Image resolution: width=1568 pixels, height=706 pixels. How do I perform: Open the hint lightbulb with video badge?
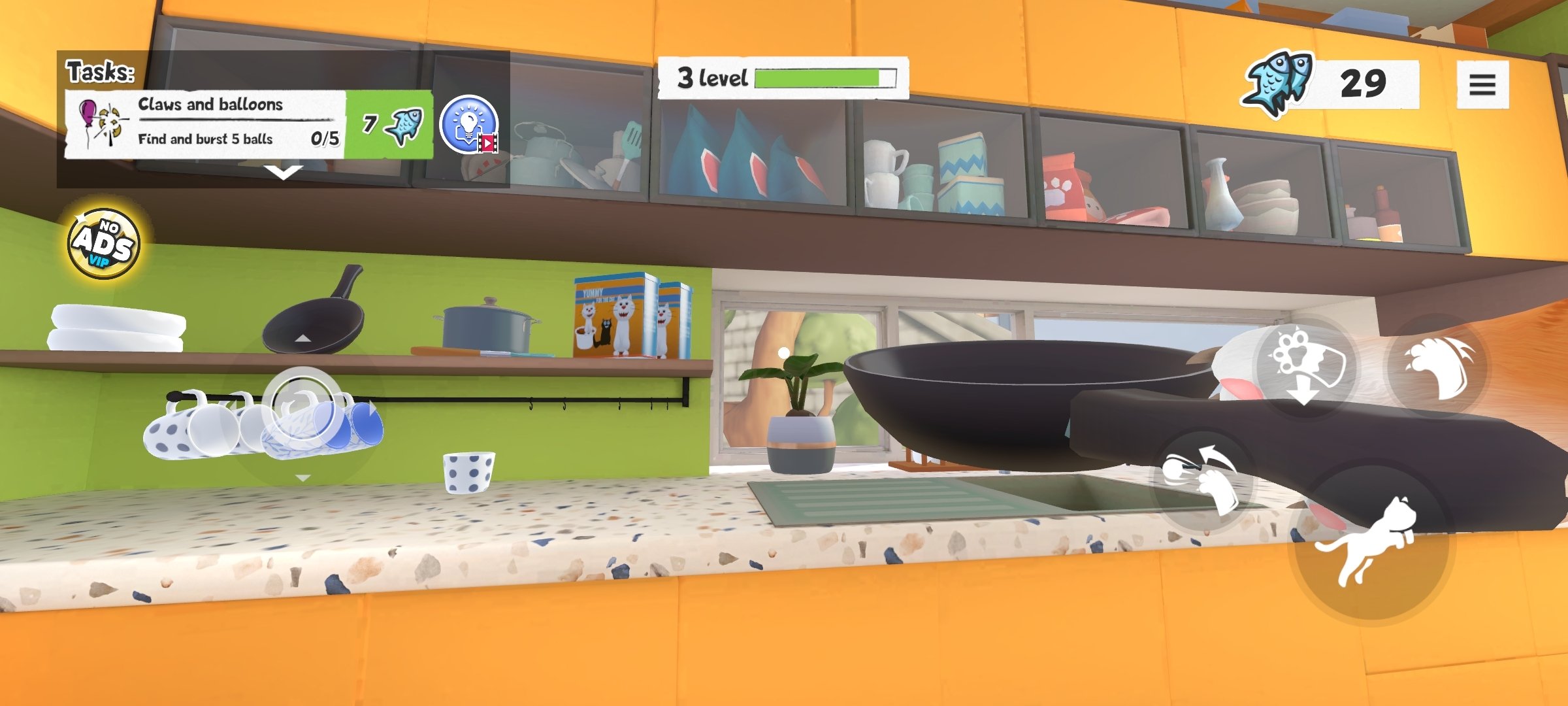point(470,126)
